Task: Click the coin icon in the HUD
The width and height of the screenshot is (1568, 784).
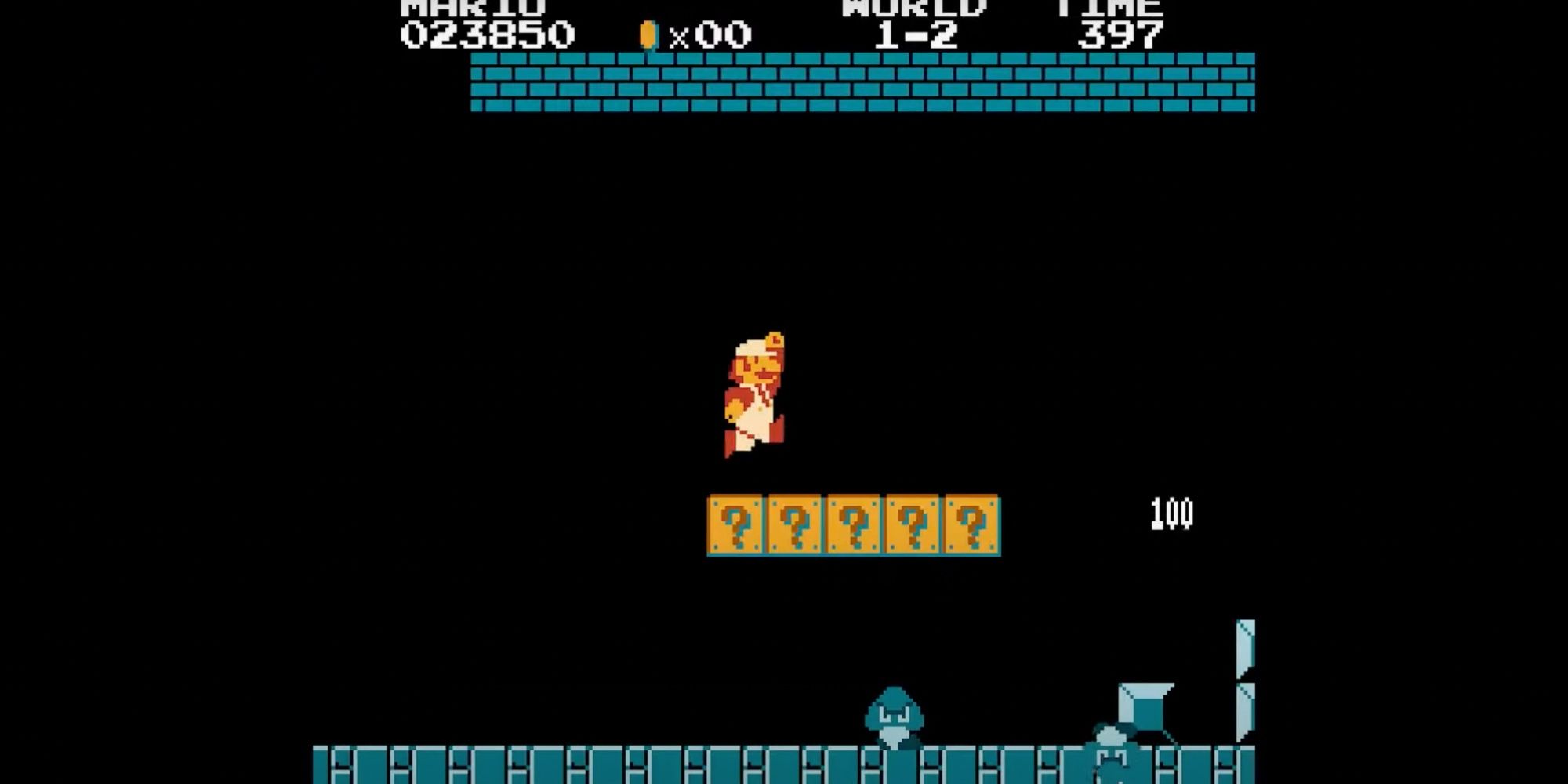Action: (x=647, y=33)
